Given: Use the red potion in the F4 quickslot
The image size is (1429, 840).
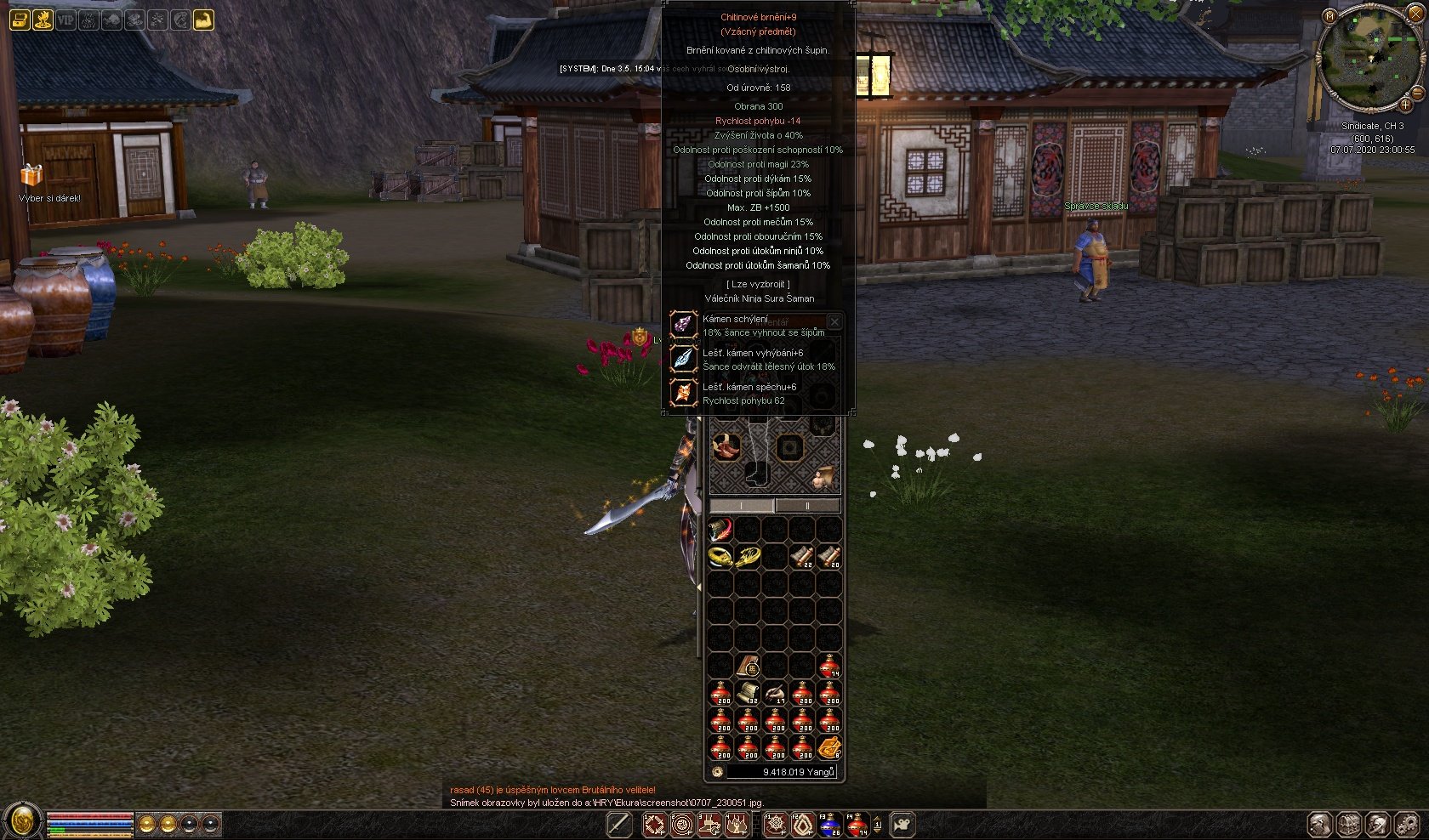Looking at the screenshot, I should 857,824.
